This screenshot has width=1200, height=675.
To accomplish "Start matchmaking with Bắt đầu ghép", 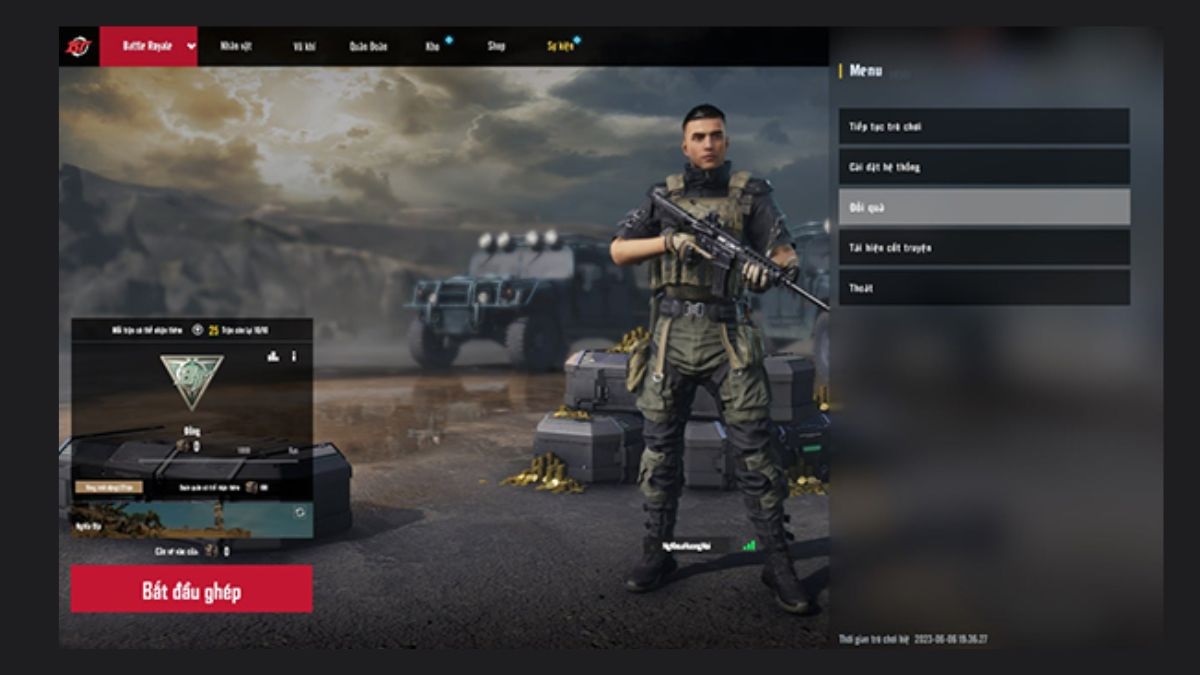I will click(x=191, y=589).
